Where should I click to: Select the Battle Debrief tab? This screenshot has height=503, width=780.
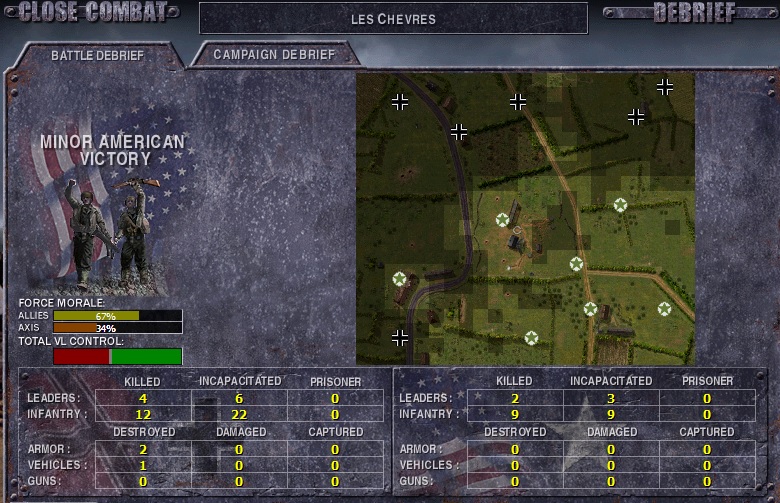click(98, 55)
